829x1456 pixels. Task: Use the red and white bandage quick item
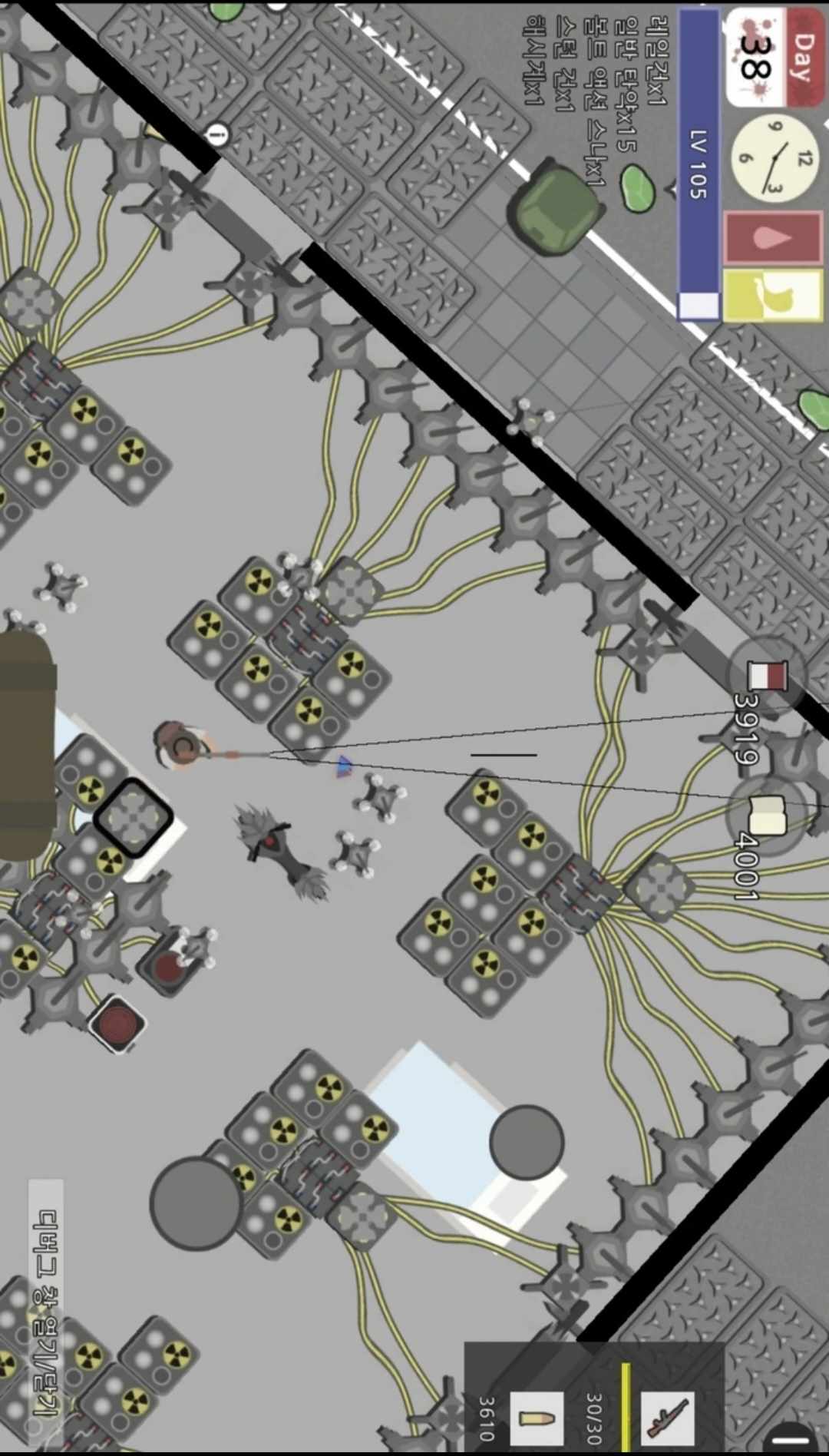pyautogui.click(x=767, y=677)
